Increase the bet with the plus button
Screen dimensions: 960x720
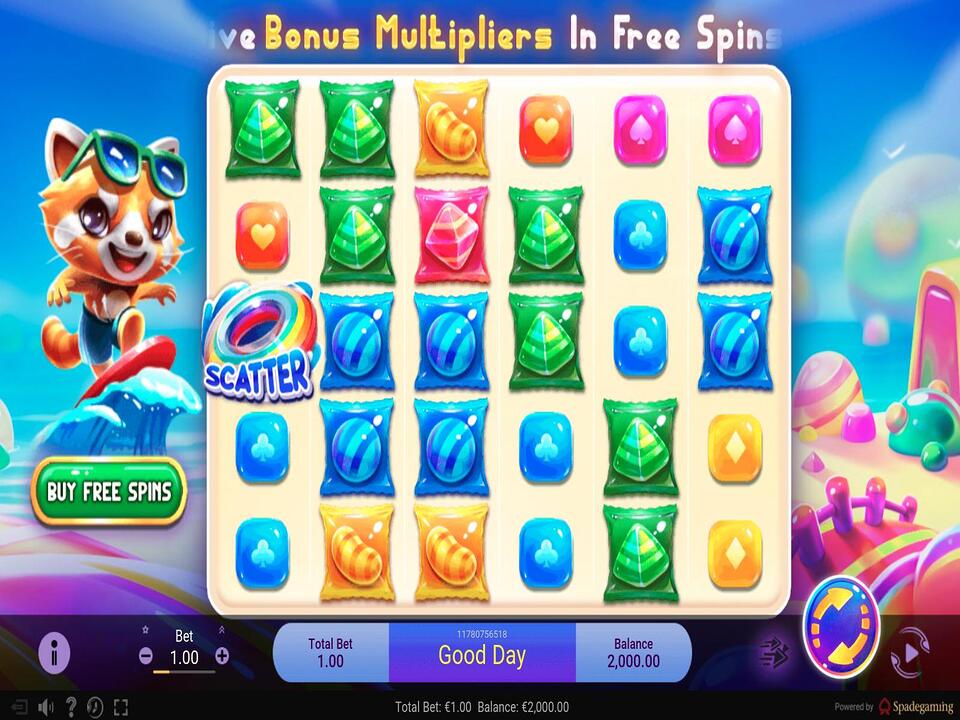tap(222, 657)
